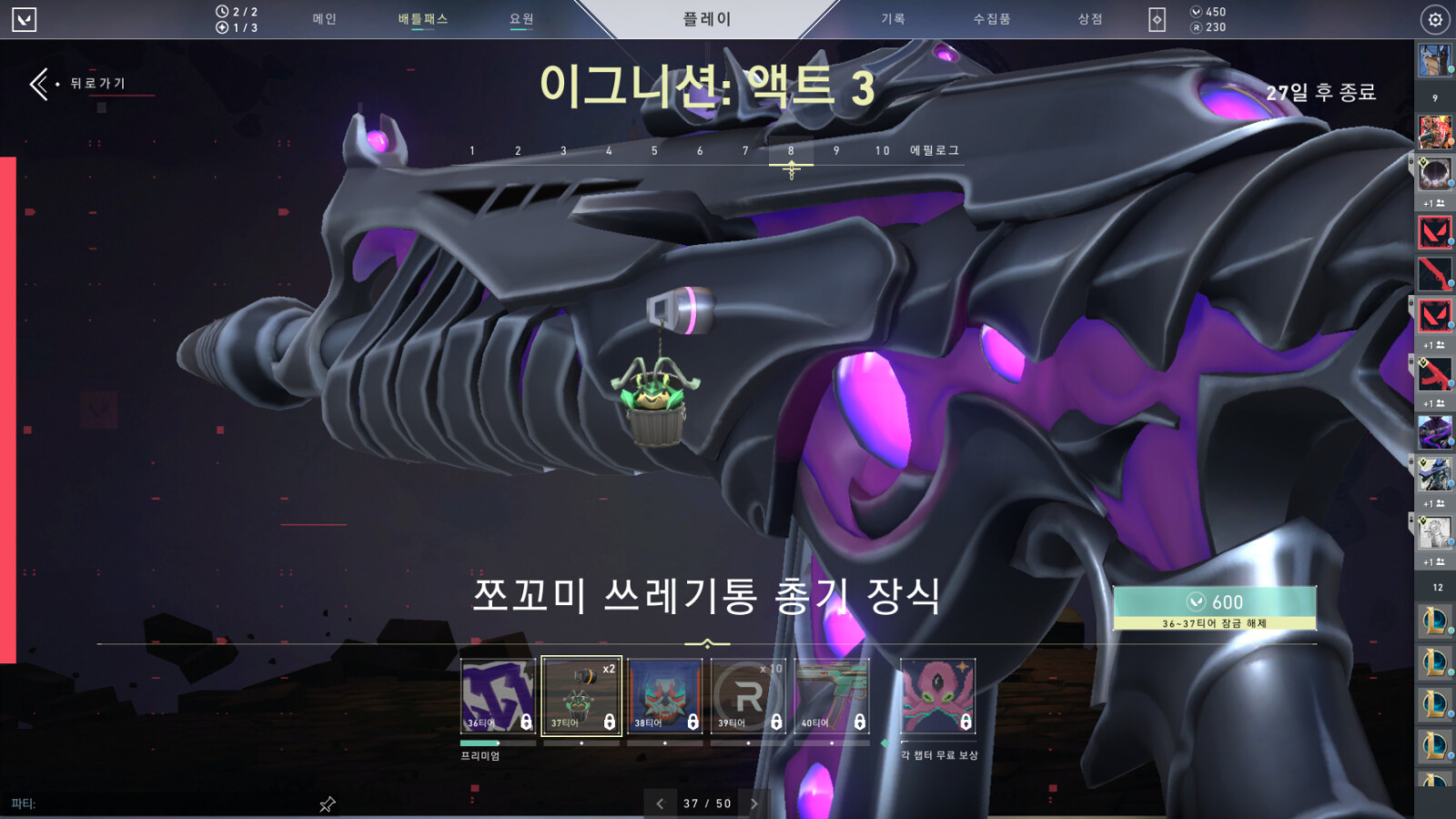The height and width of the screenshot is (819, 1456).
Task: Switch to the 요원 tab
Action: click(521, 18)
